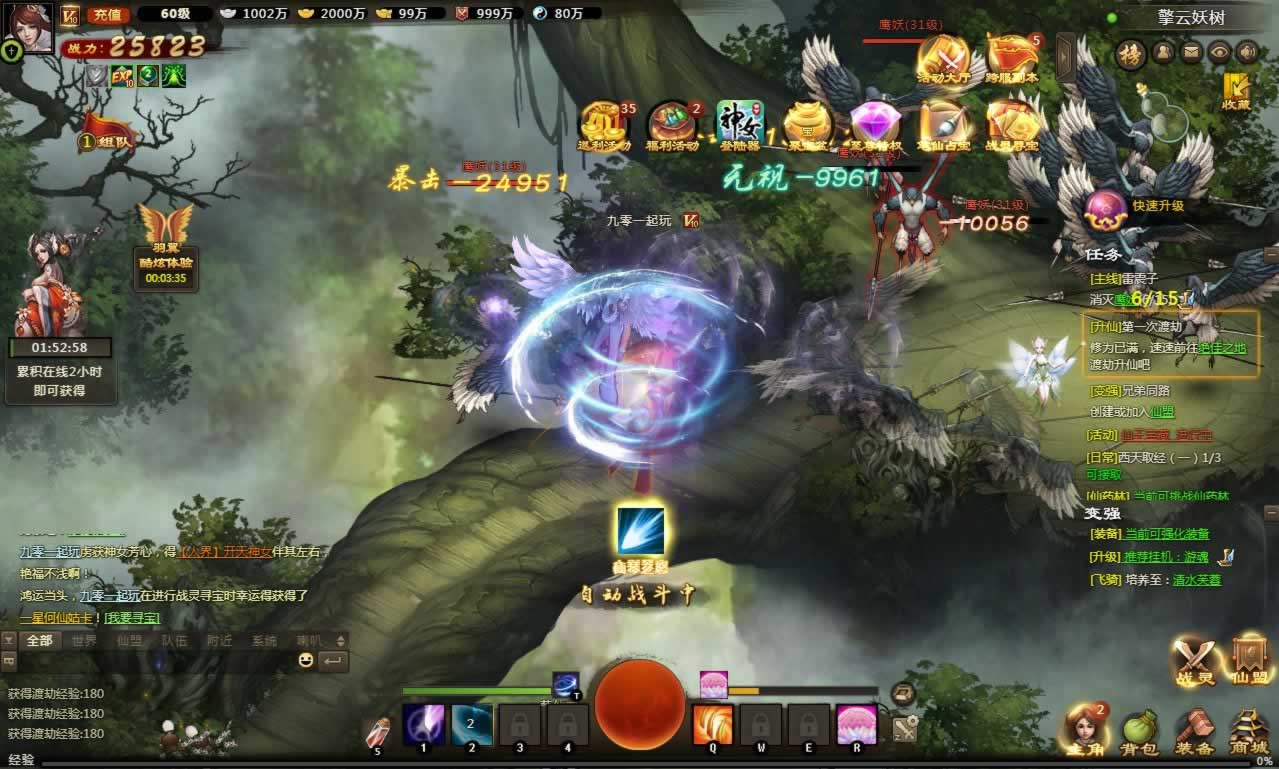1279x769 pixels.
Task: Click the 组队 team flag button
Action: 106,132
